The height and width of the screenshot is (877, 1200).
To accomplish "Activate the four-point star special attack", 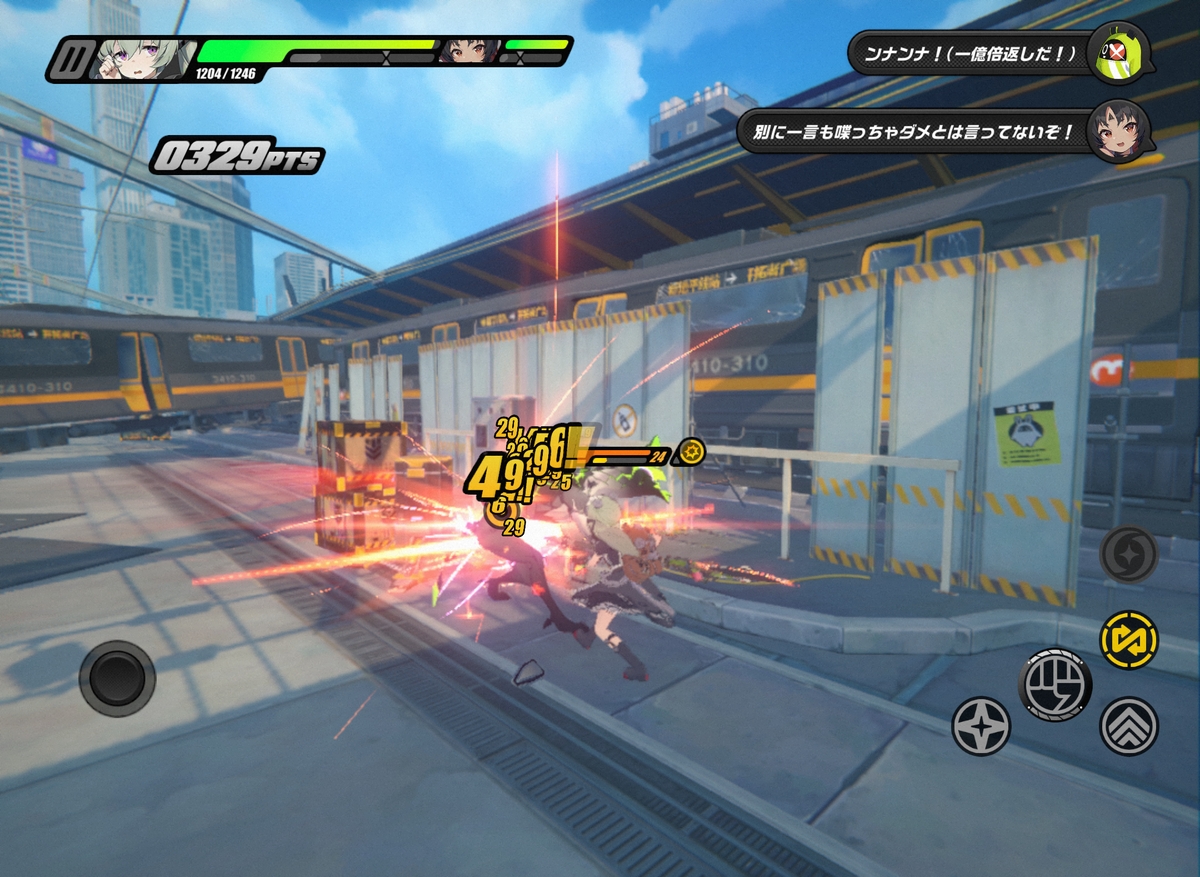I will [x=980, y=726].
